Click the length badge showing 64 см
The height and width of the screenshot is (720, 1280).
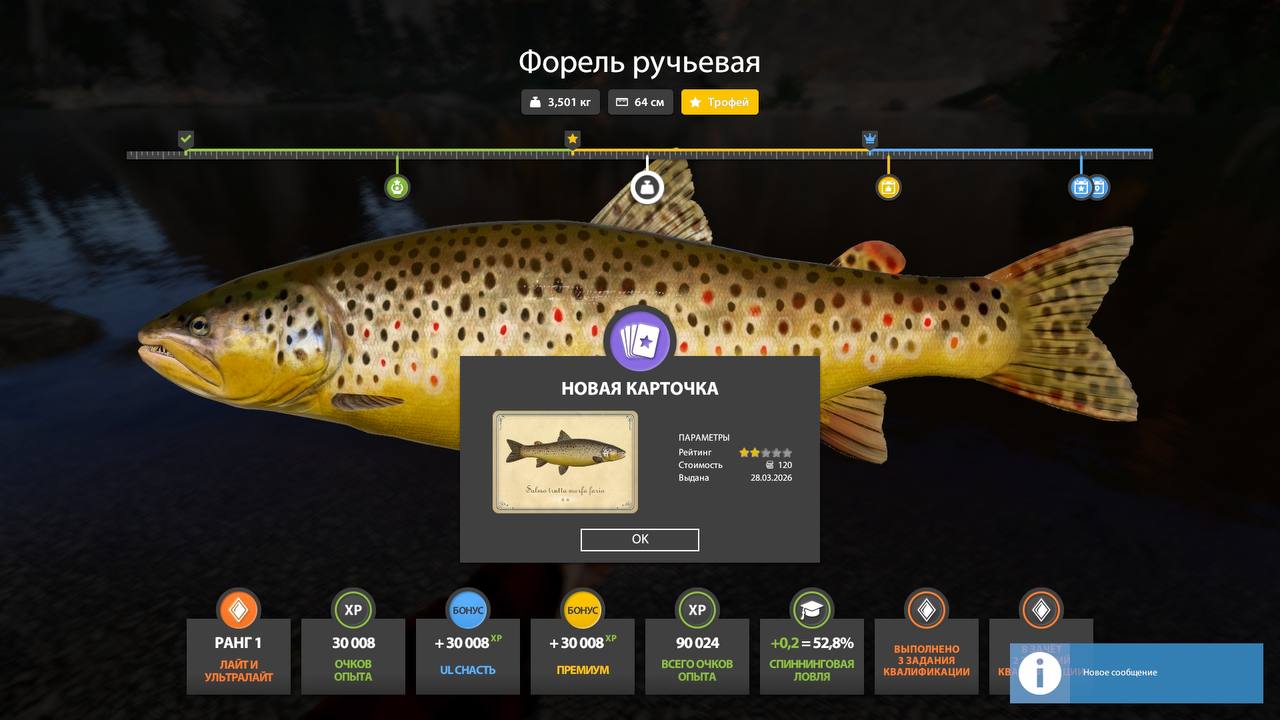(x=640, y=101)
